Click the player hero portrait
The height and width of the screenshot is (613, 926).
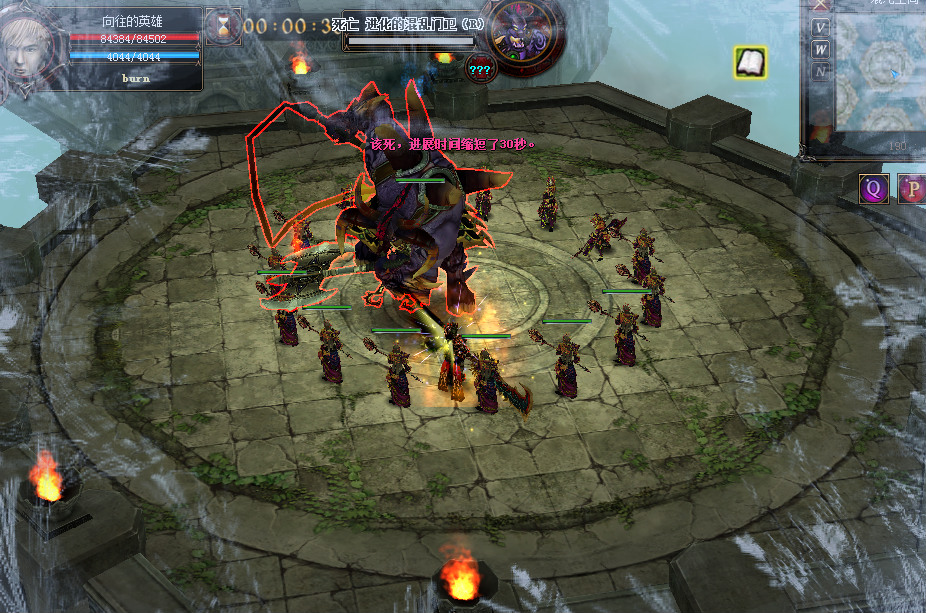(x=28, y=45)
